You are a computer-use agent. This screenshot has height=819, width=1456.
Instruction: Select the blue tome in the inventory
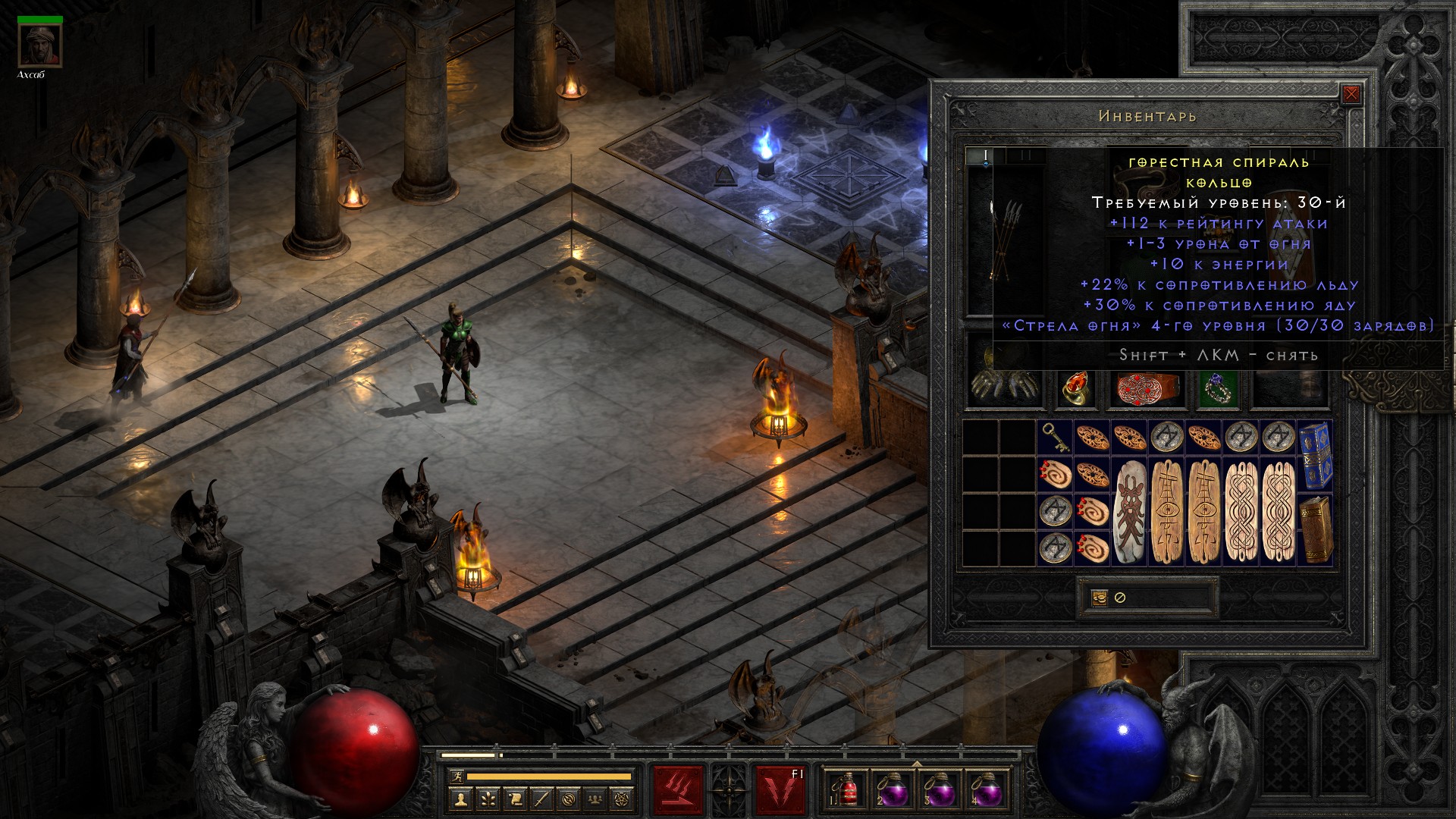(1315, 455)
